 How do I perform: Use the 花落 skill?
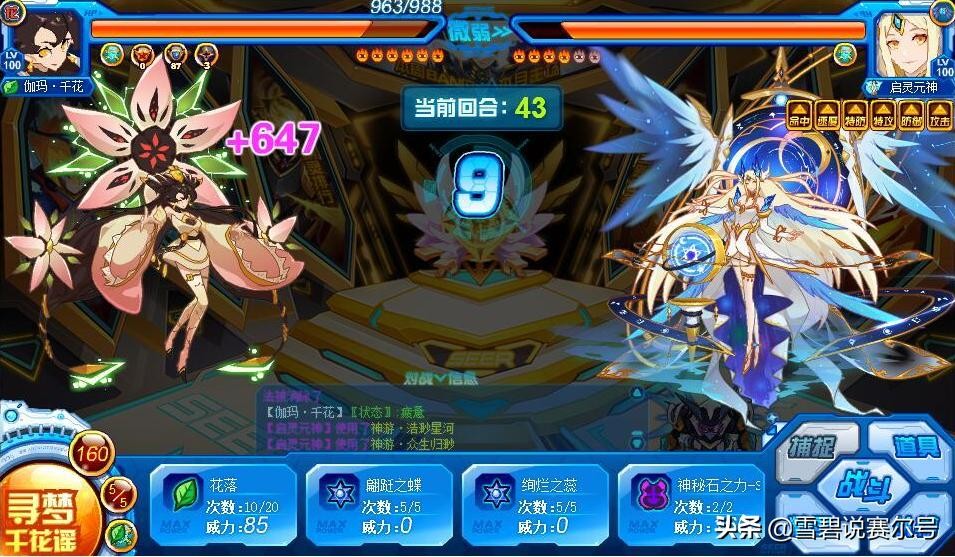223,504
